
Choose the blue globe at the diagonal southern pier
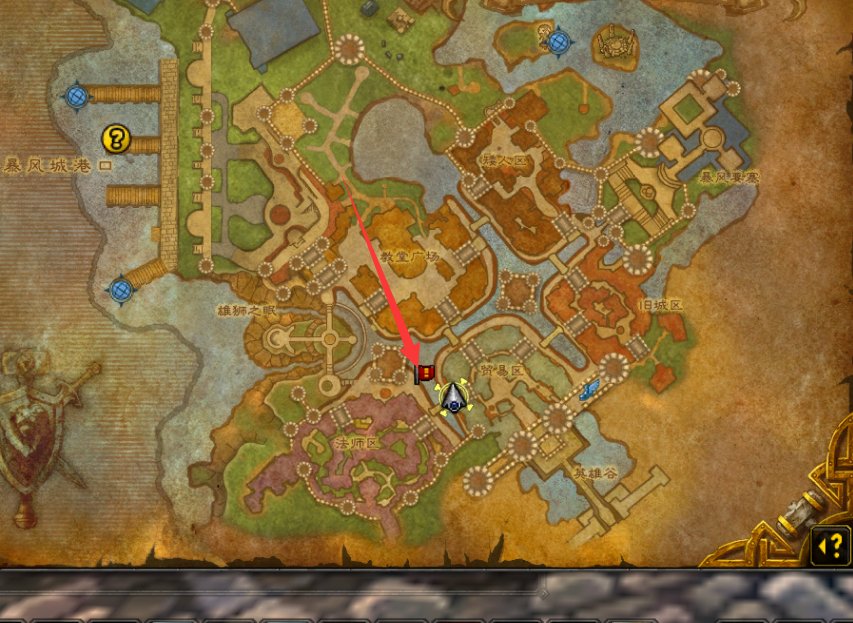point(121,290)
